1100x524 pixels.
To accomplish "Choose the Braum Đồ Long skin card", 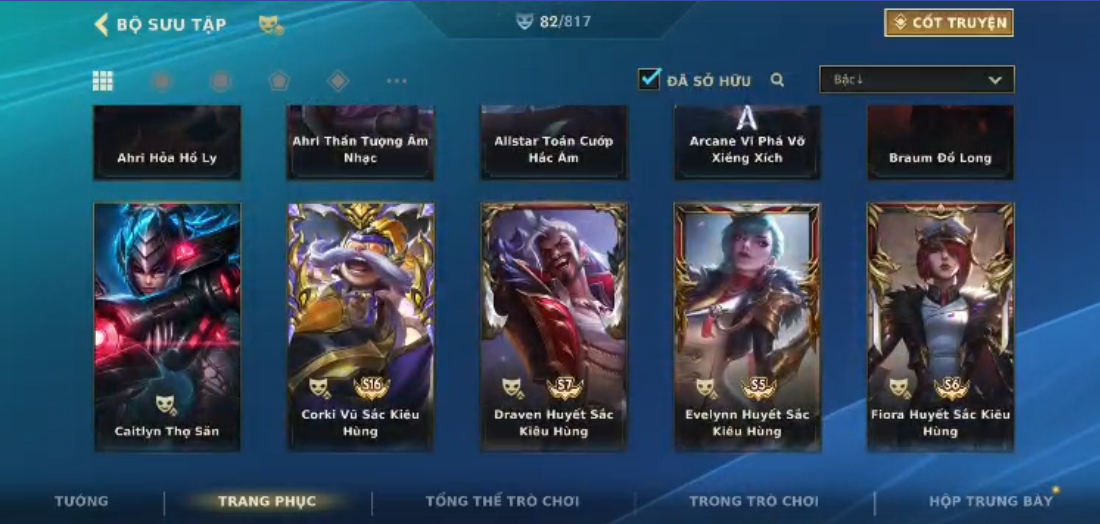I will click(940, 143).
